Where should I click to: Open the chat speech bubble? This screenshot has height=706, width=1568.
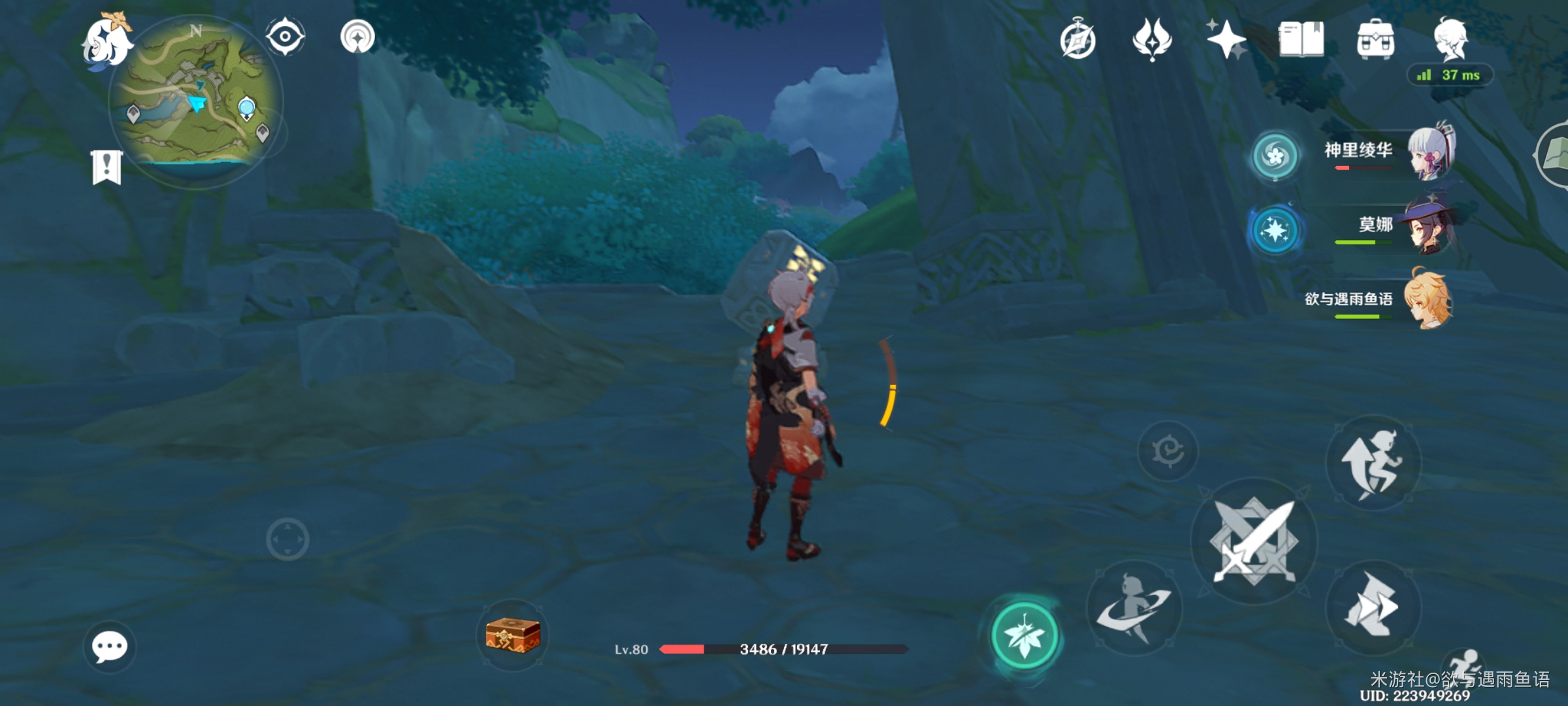109,647
